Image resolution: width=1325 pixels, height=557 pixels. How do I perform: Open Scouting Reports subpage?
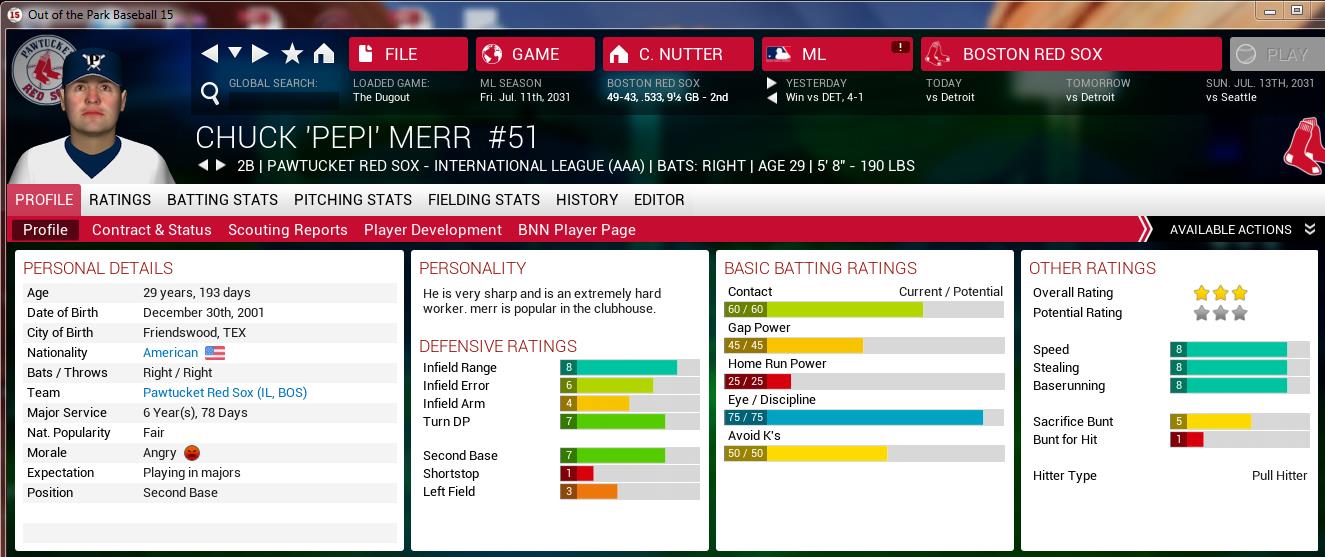tap(287, 230)
